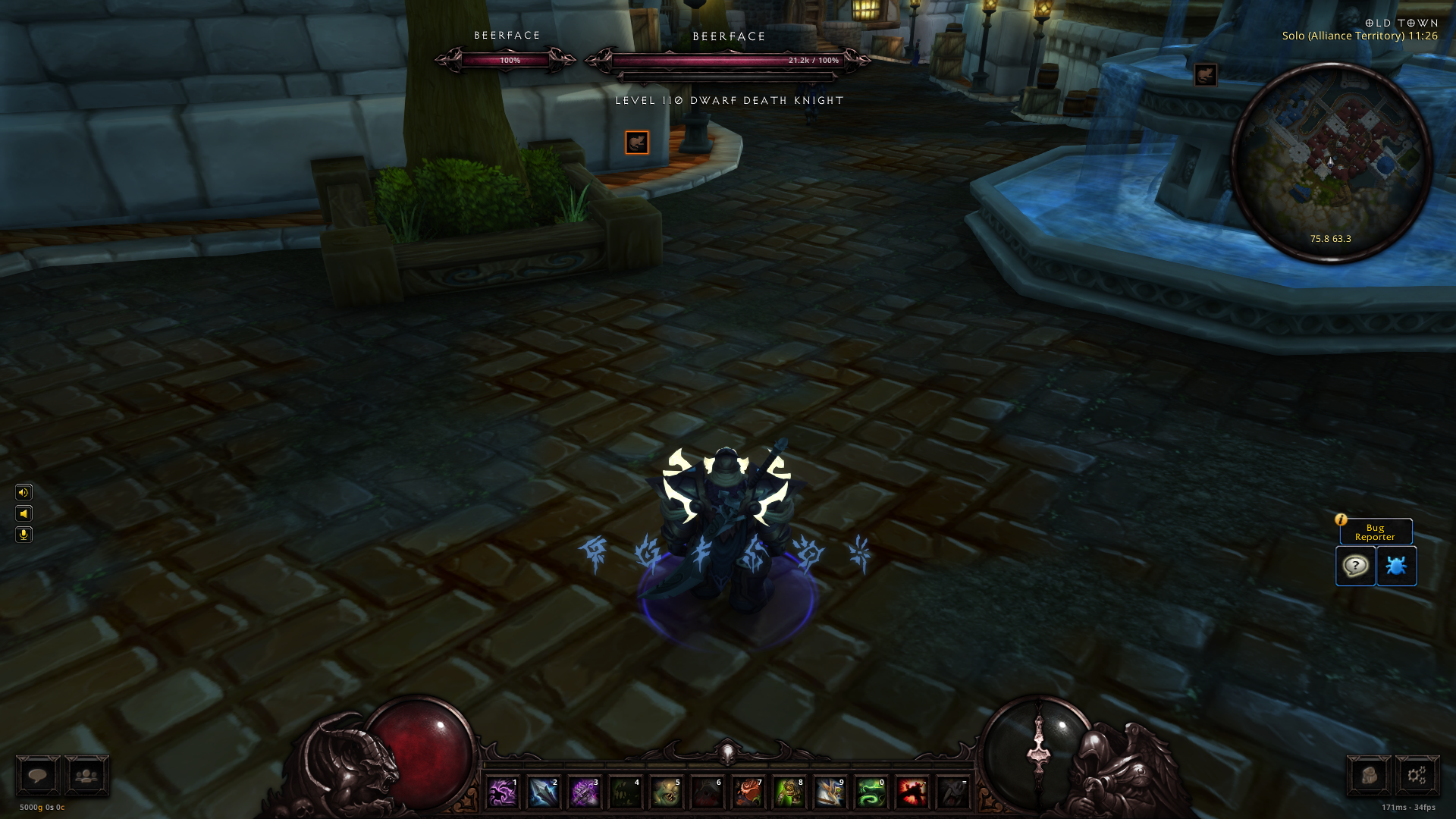
Task: Select the rose ability in slot 7
Action: point(748,793)
